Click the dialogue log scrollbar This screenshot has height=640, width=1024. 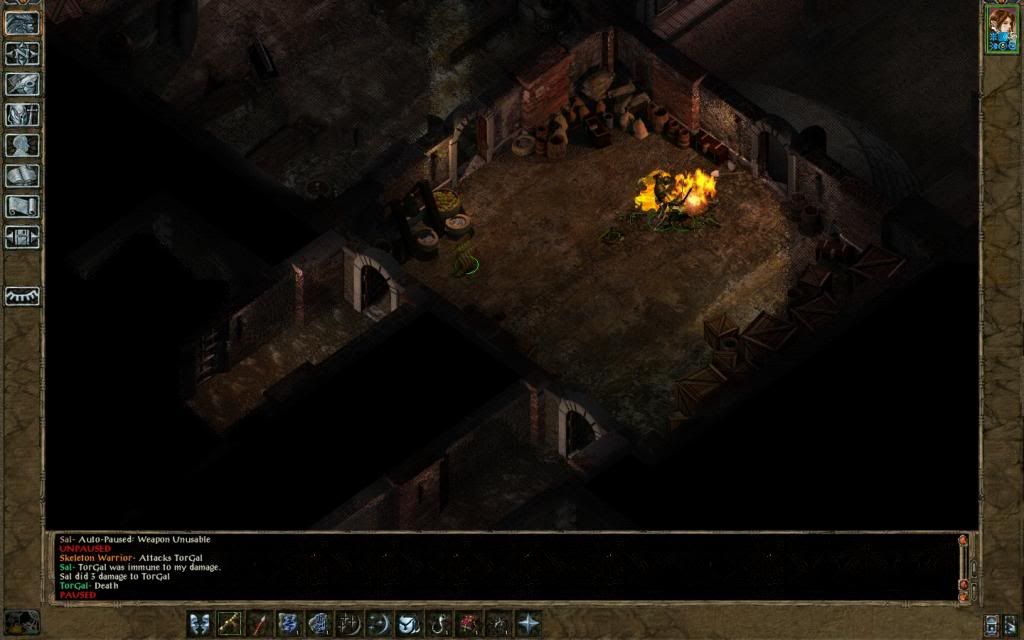(x=963, y=565)
